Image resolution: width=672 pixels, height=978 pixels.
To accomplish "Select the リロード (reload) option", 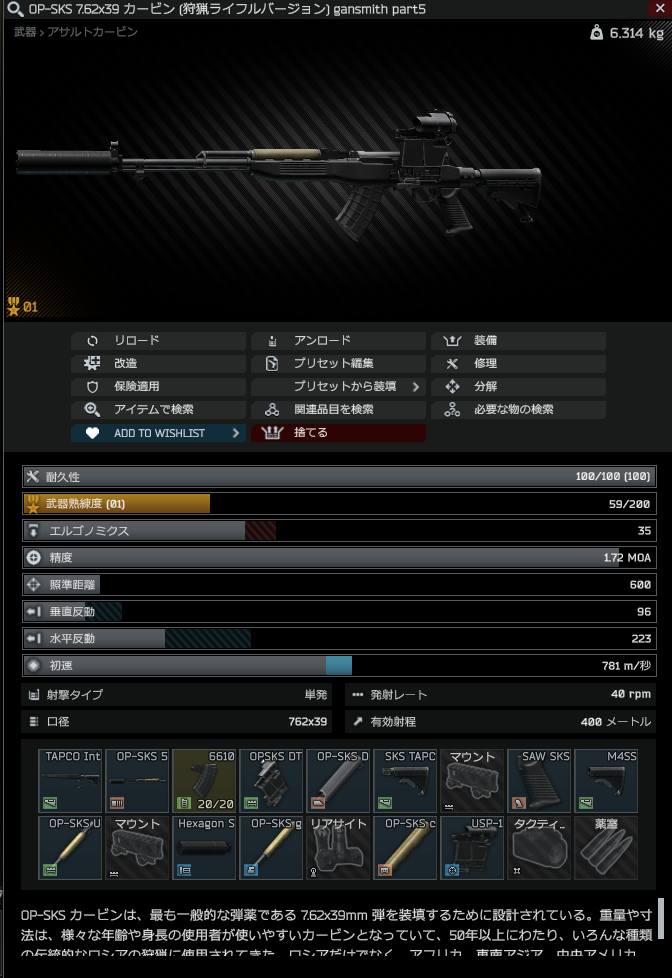I will point(157,341).
